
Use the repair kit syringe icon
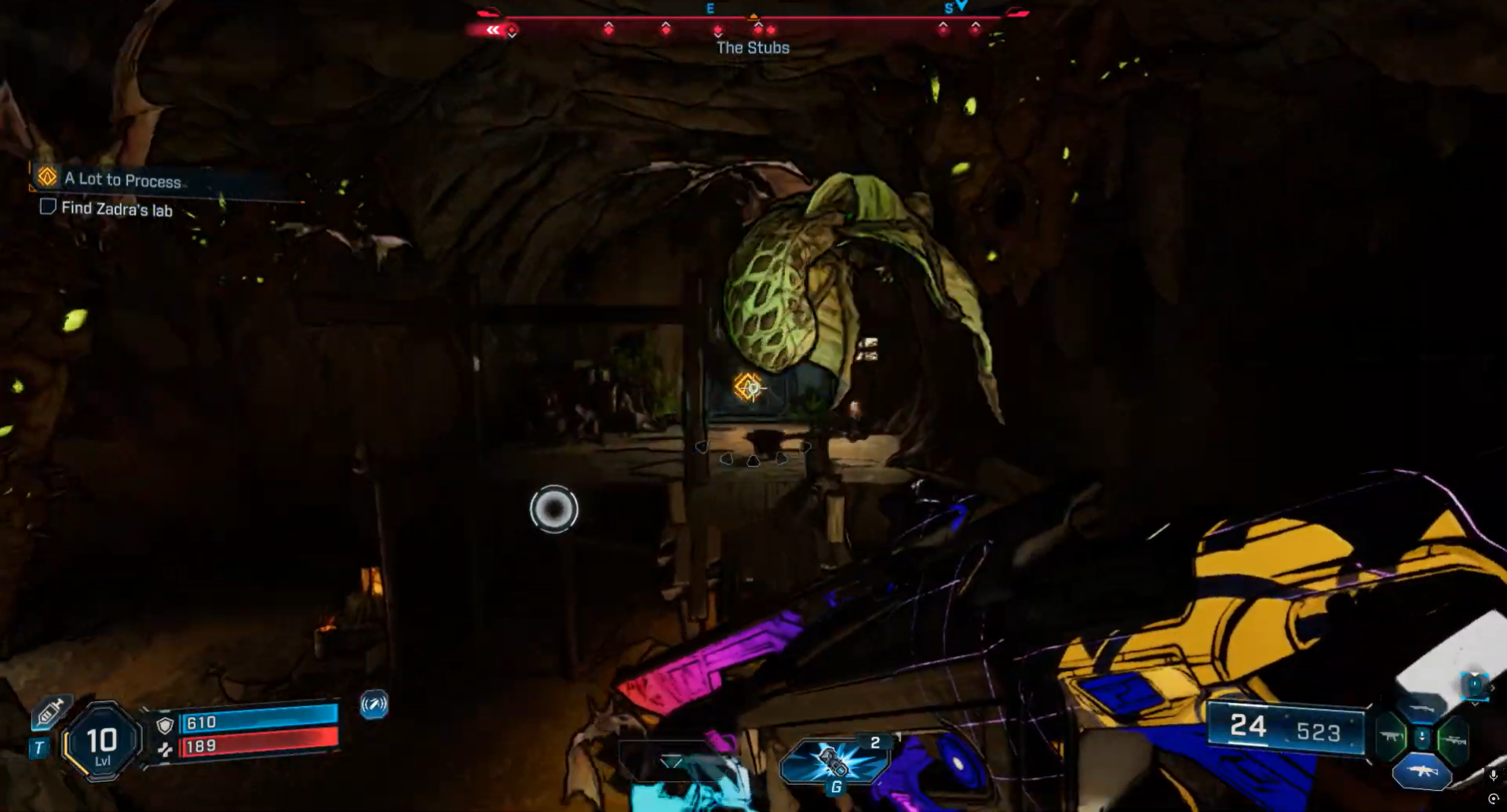pyautogui.click(x=51, y=712)
